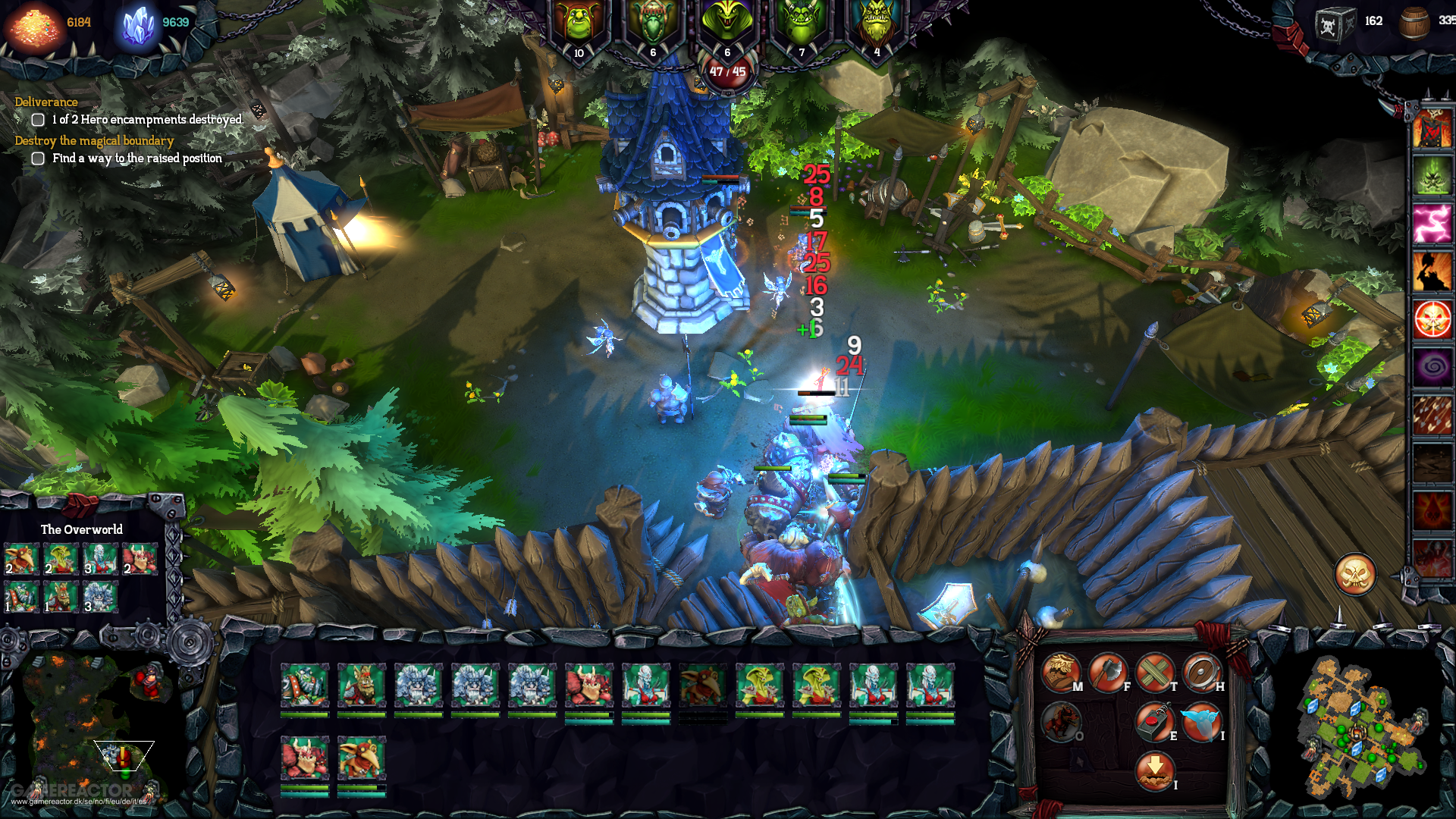The image size is (1456, 819).
Task: Collapse the Destroy the magical boundary objective
Action: pos(93,140)
